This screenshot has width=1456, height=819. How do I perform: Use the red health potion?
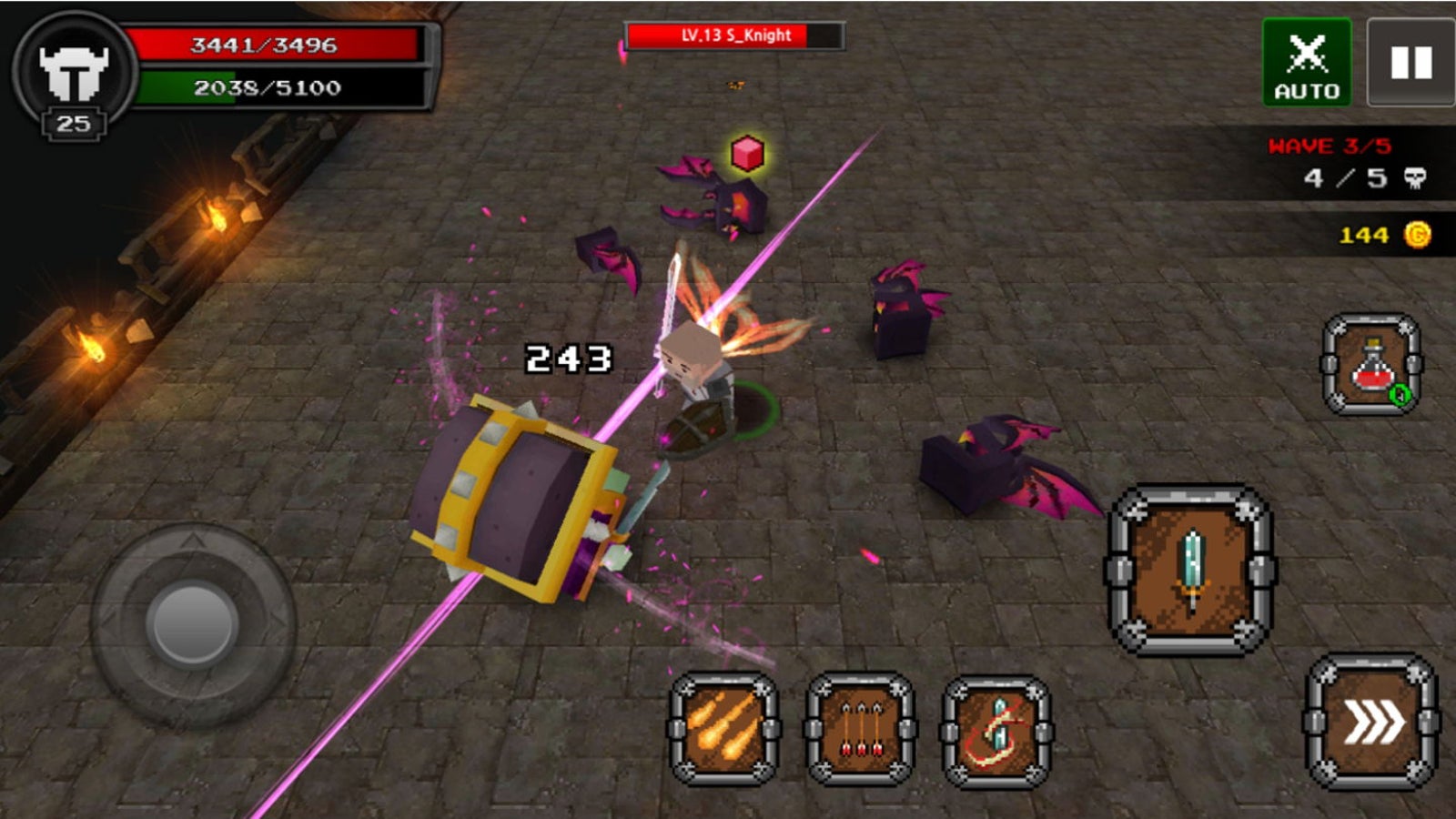[x=1371, y=364]
